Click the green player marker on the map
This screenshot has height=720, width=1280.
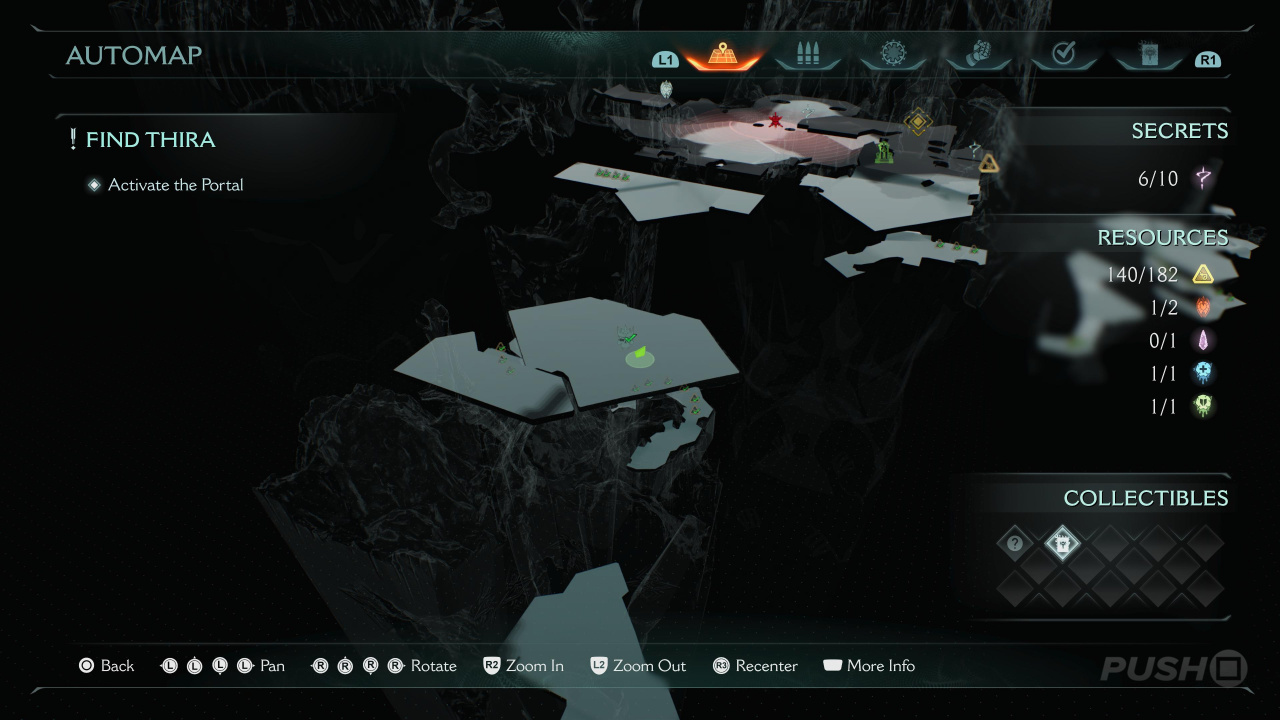pos(640,353)
